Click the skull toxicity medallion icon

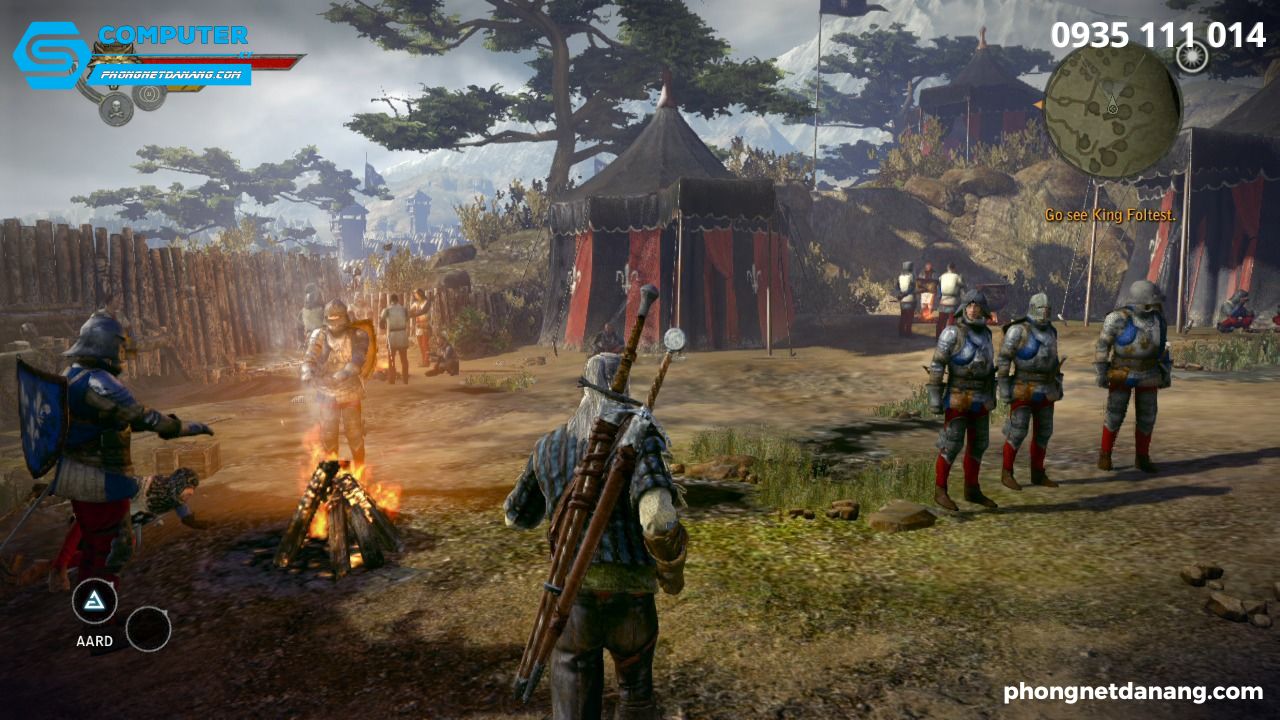point(115,107)
